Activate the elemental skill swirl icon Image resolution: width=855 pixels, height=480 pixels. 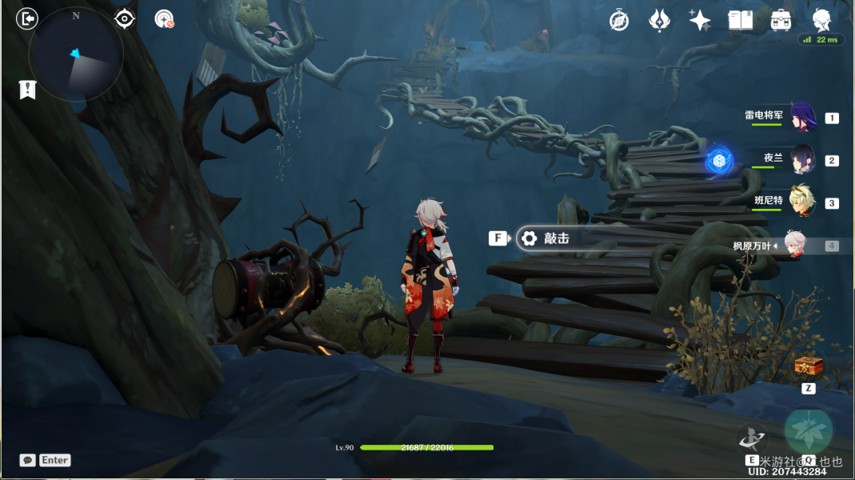pyautogui.click(x=751, y=437)
